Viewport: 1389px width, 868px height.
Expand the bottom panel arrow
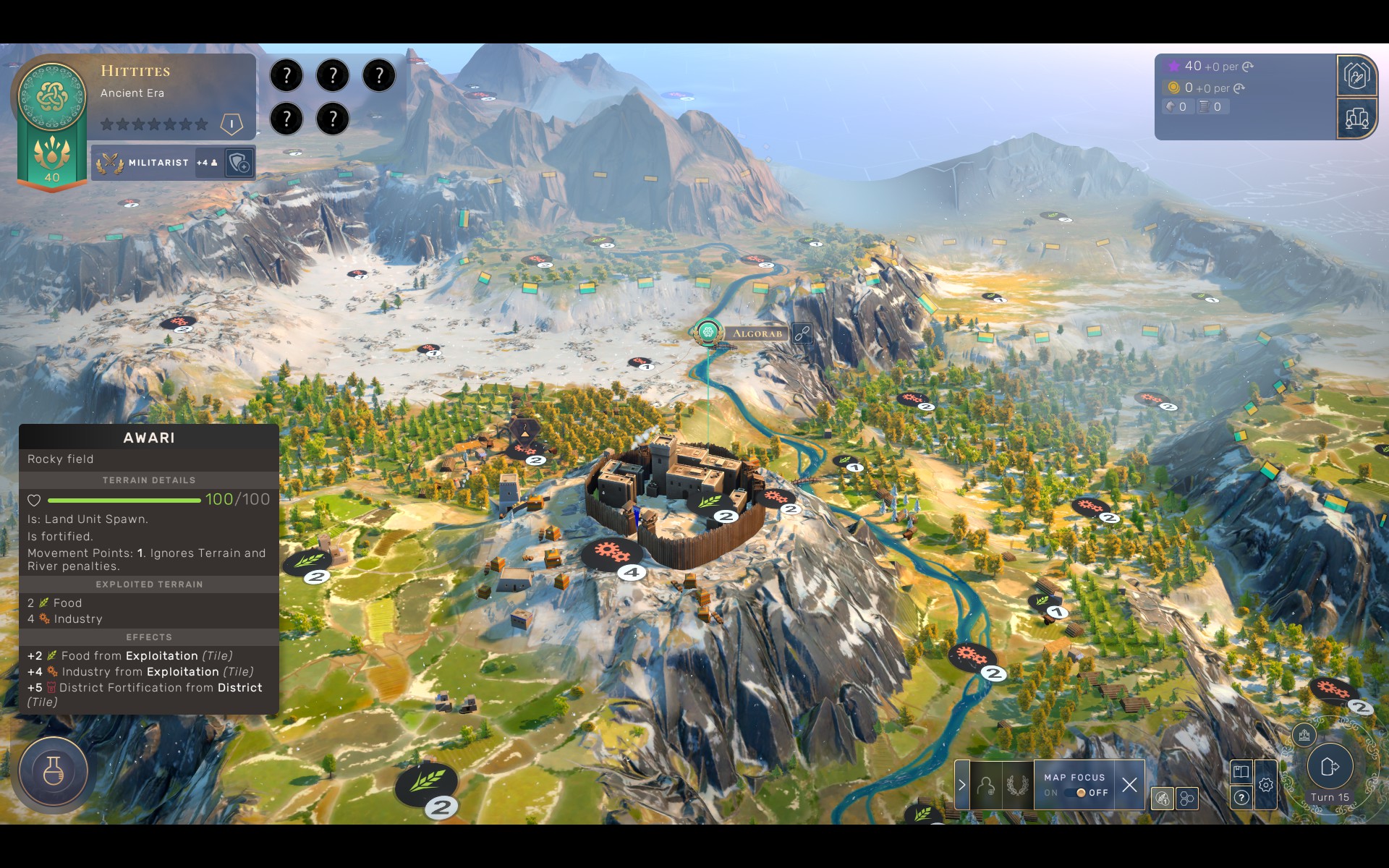[x=962, y=785]
